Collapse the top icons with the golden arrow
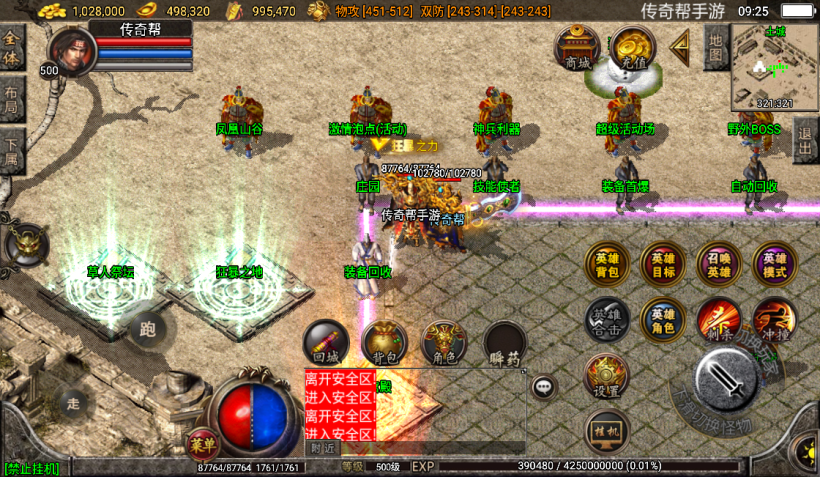 (x=681, y=44)
